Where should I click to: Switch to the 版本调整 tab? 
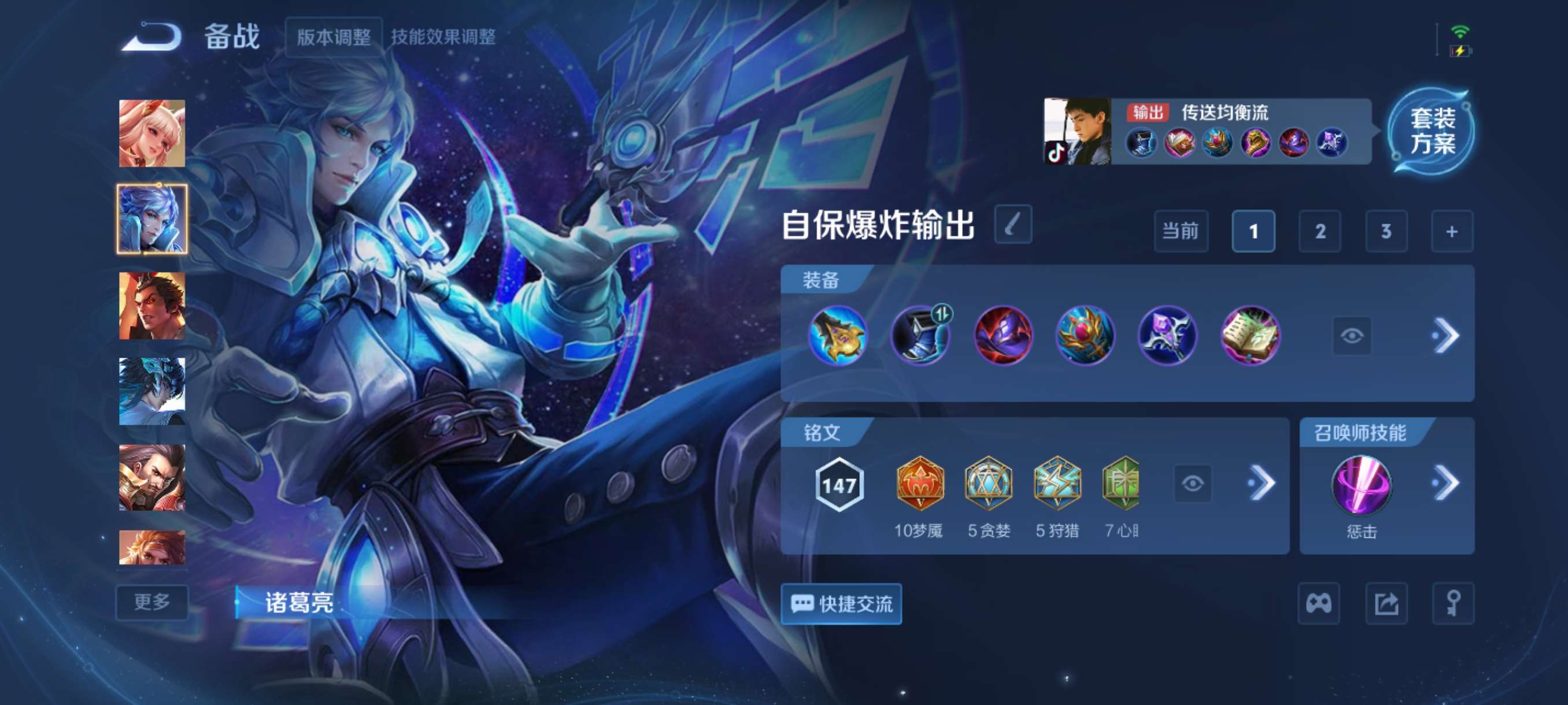tap(334, 38)
